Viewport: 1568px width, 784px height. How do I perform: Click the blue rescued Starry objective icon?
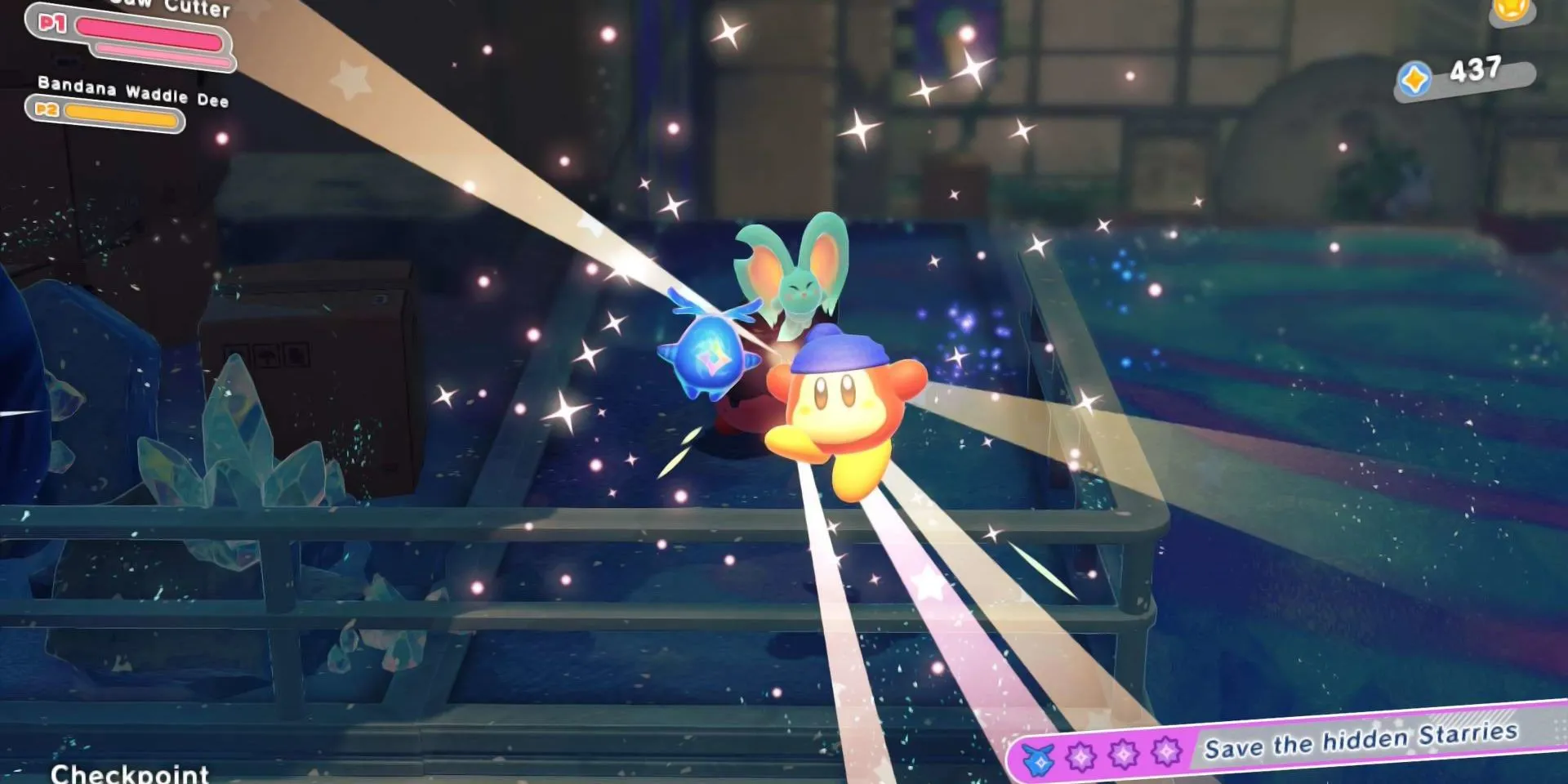tap(1040, 761)
